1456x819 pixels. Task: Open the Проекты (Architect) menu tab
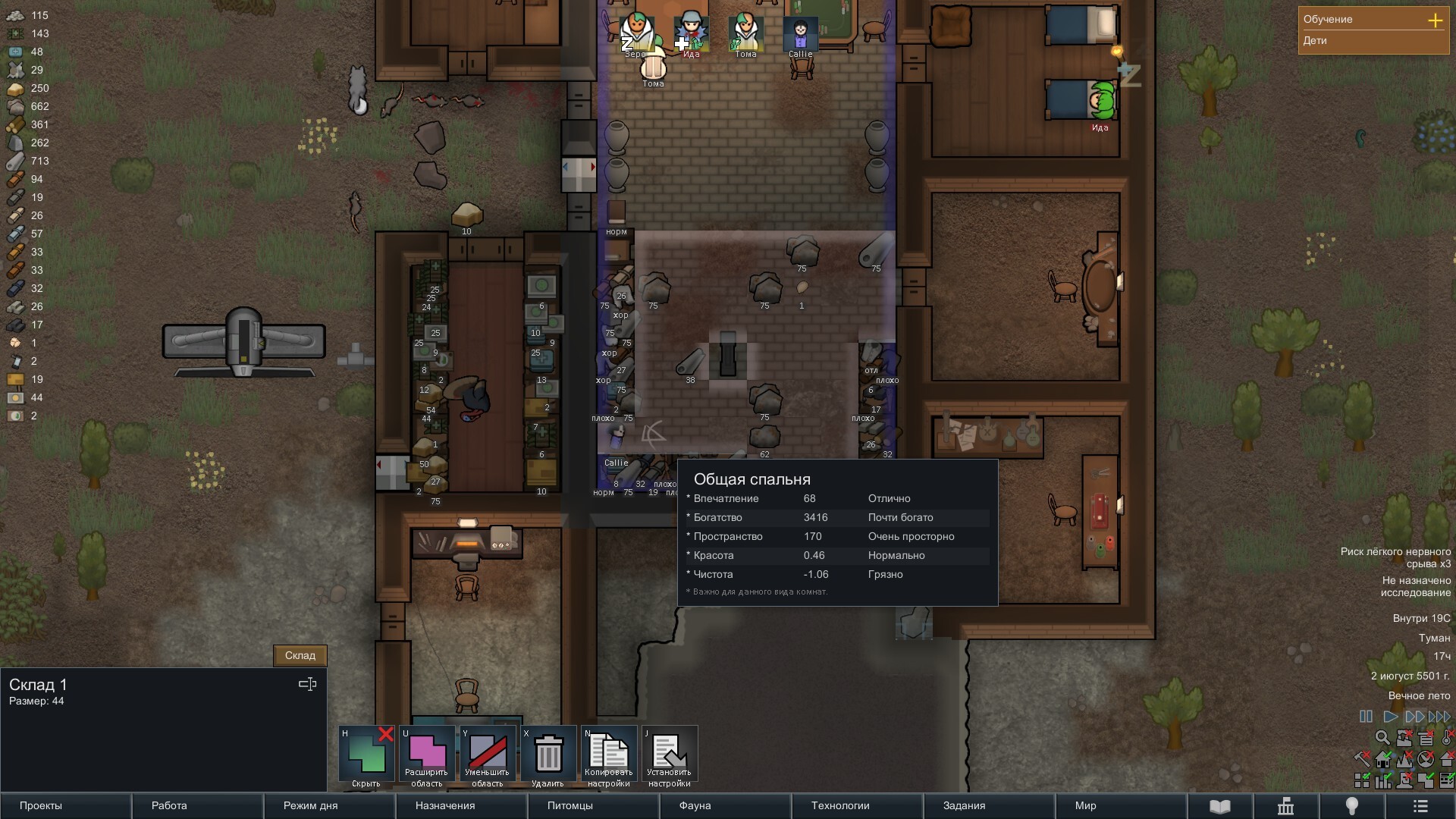(x=65, y=805)
